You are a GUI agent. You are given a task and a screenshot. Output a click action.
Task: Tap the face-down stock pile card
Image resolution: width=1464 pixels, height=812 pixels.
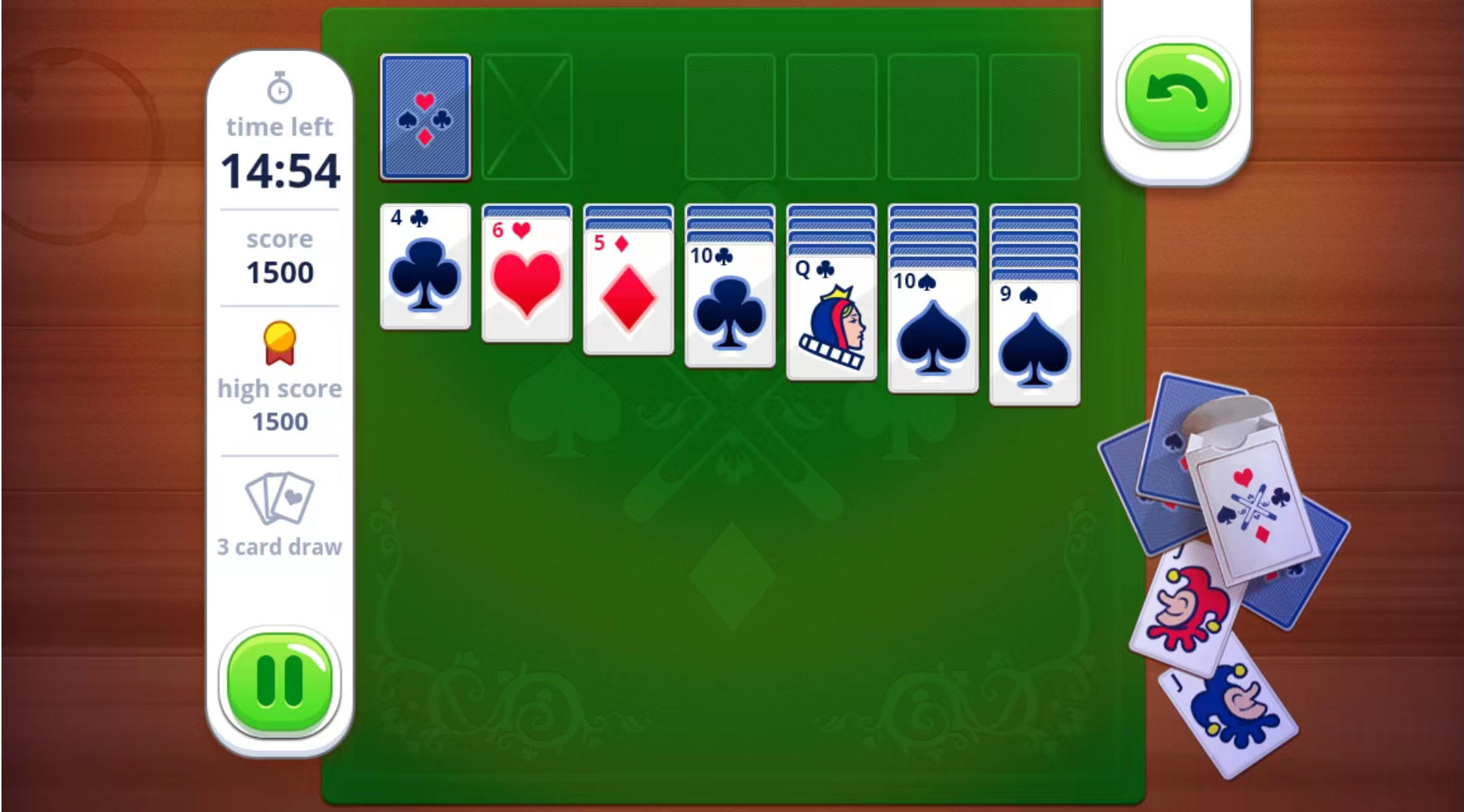(x=425, y=117)
